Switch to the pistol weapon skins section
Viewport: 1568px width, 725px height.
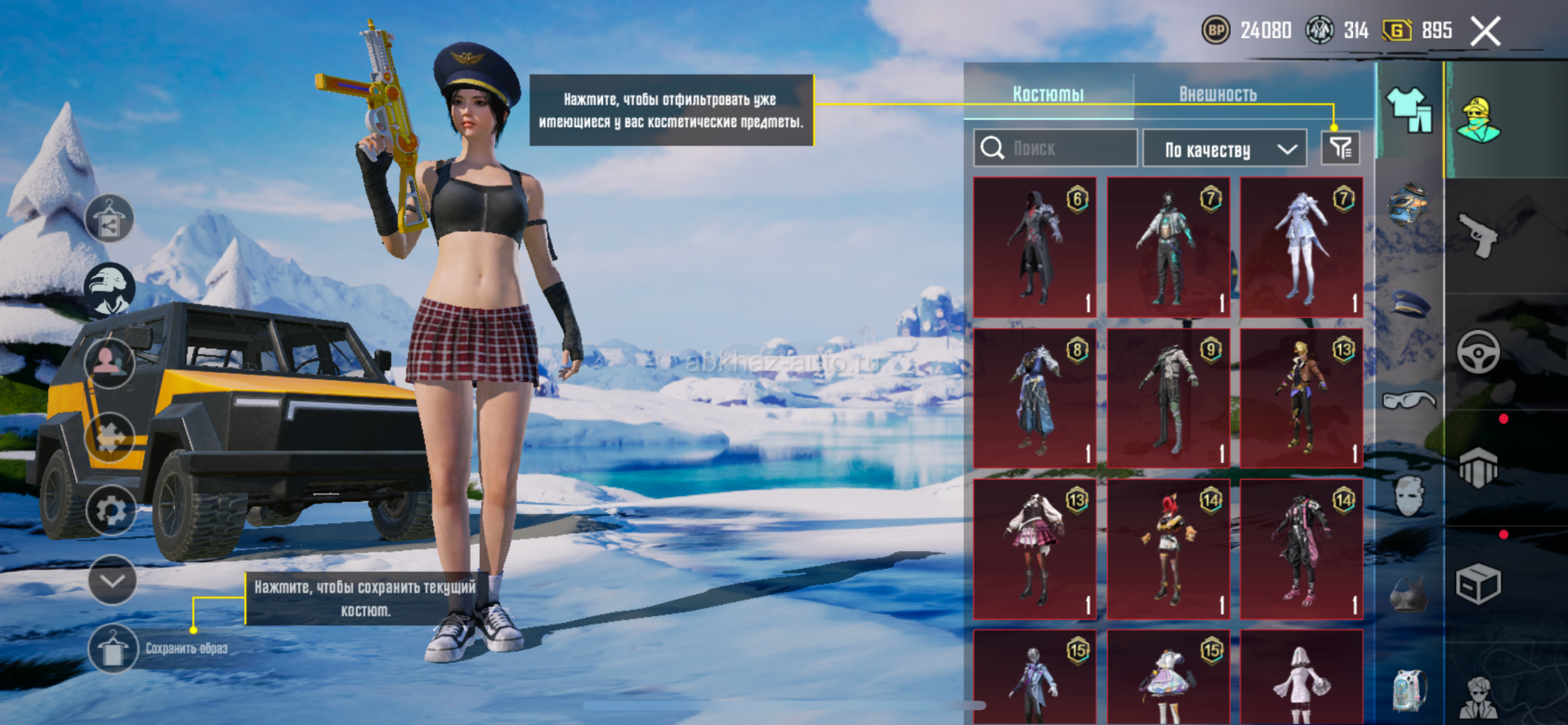tap(1478, 235)
